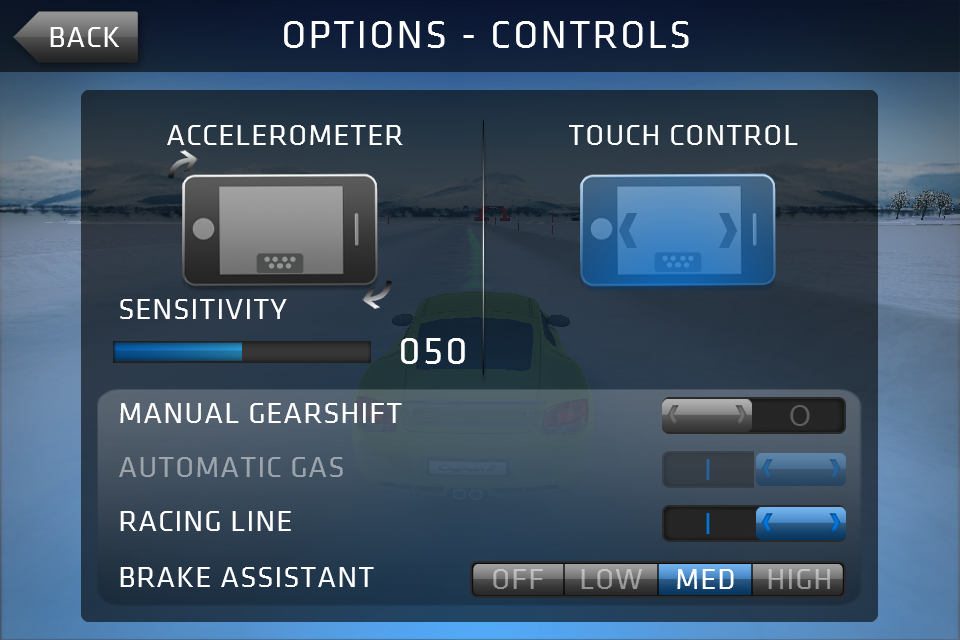
Task: Set Brake Assistant to HIGH
Action: pos(798,579)
